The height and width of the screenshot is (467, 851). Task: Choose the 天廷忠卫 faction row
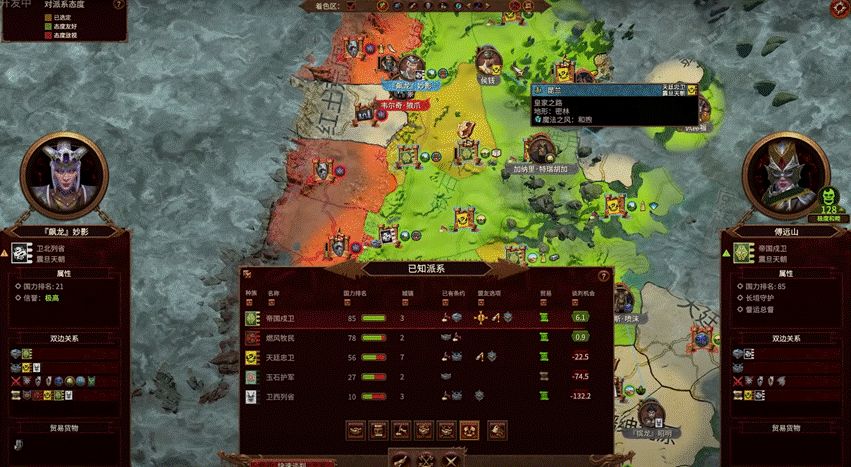(x=300, y=357)
